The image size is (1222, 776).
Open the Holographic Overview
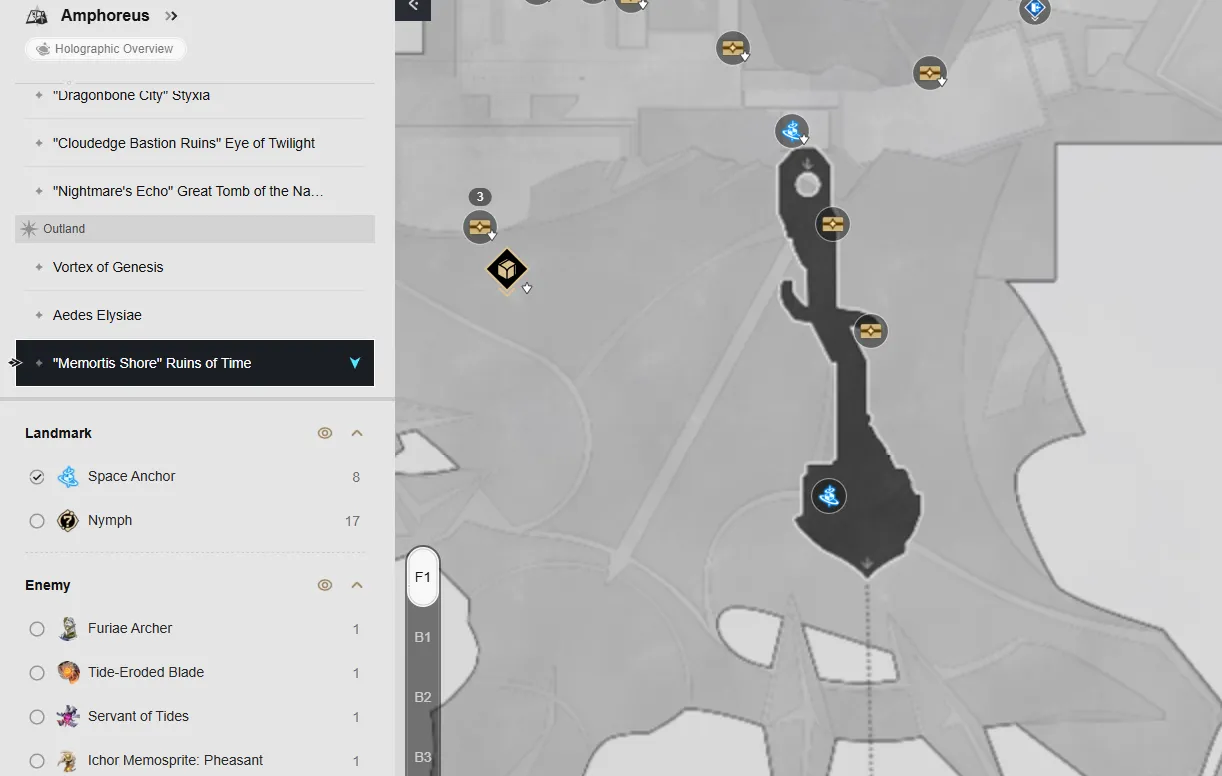pos(105,49)
